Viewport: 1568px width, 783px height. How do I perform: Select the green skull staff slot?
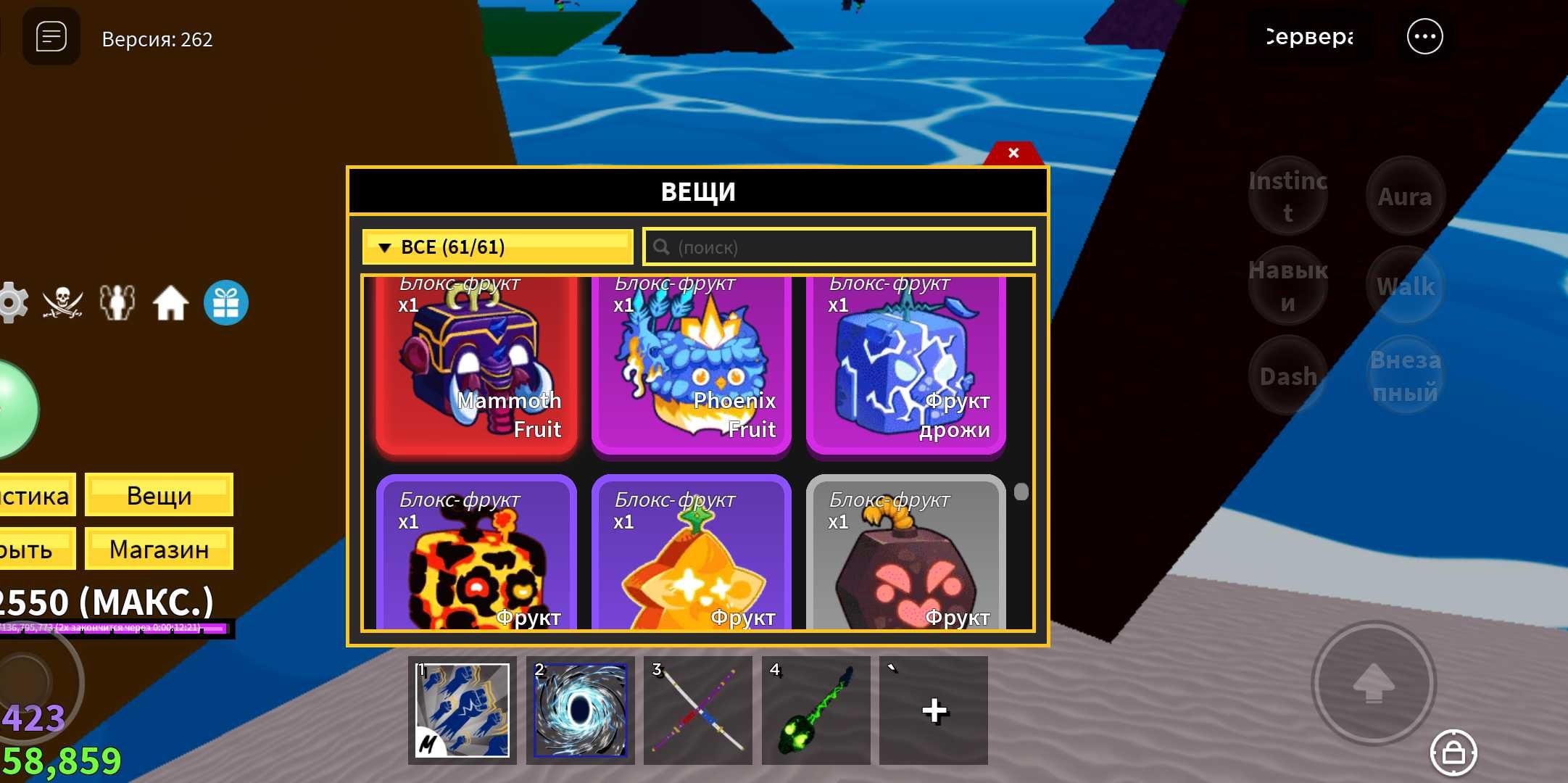(816, 710)
